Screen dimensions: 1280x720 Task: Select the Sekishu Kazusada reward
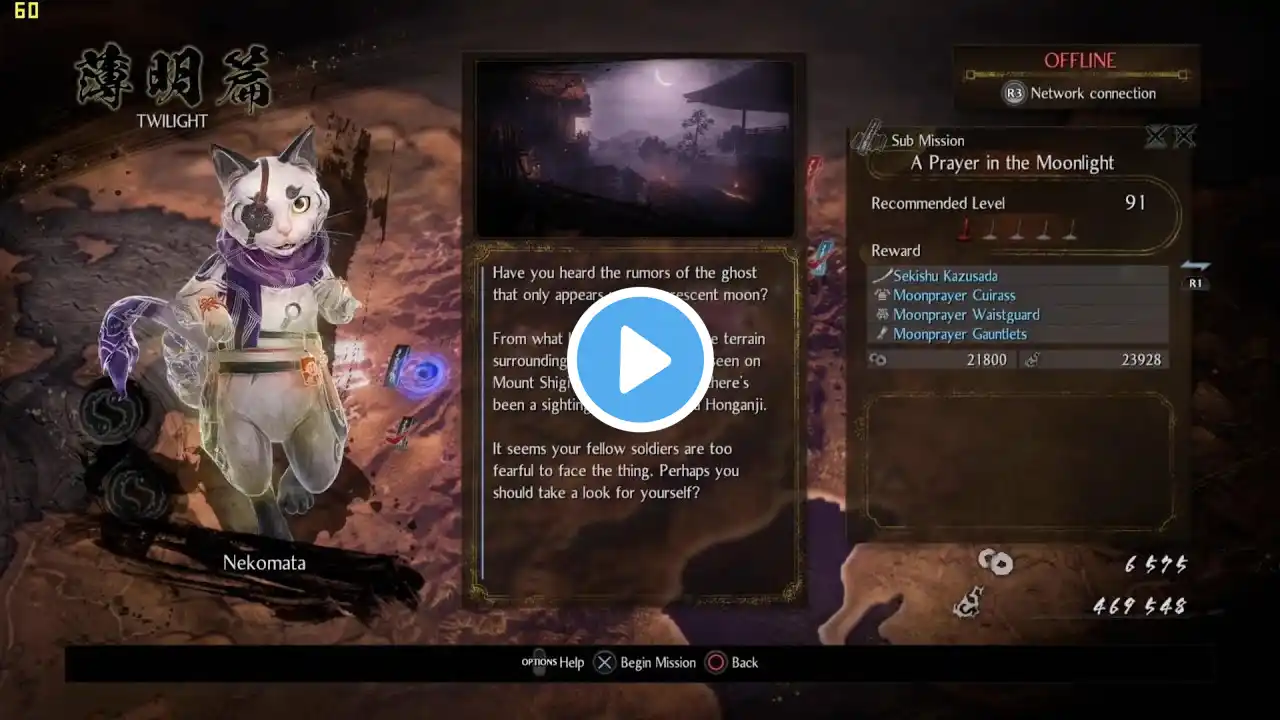(945, 276)
